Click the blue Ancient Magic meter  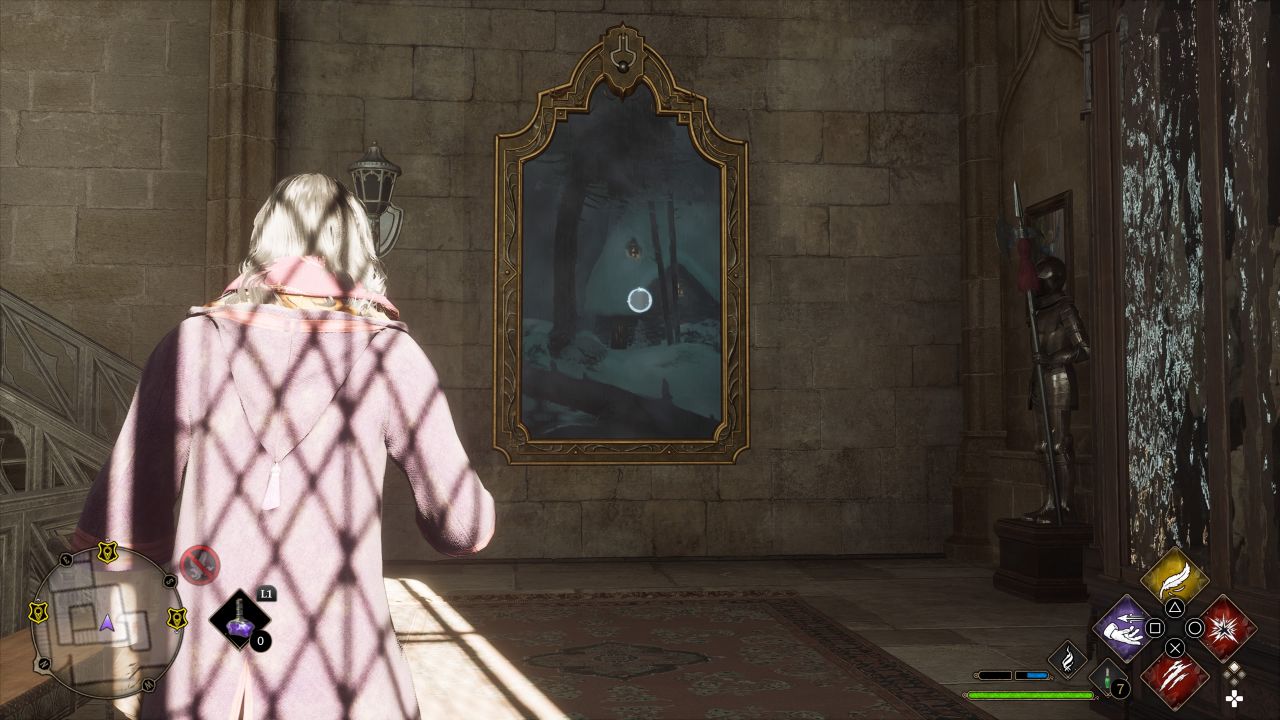click(1036, 675)
